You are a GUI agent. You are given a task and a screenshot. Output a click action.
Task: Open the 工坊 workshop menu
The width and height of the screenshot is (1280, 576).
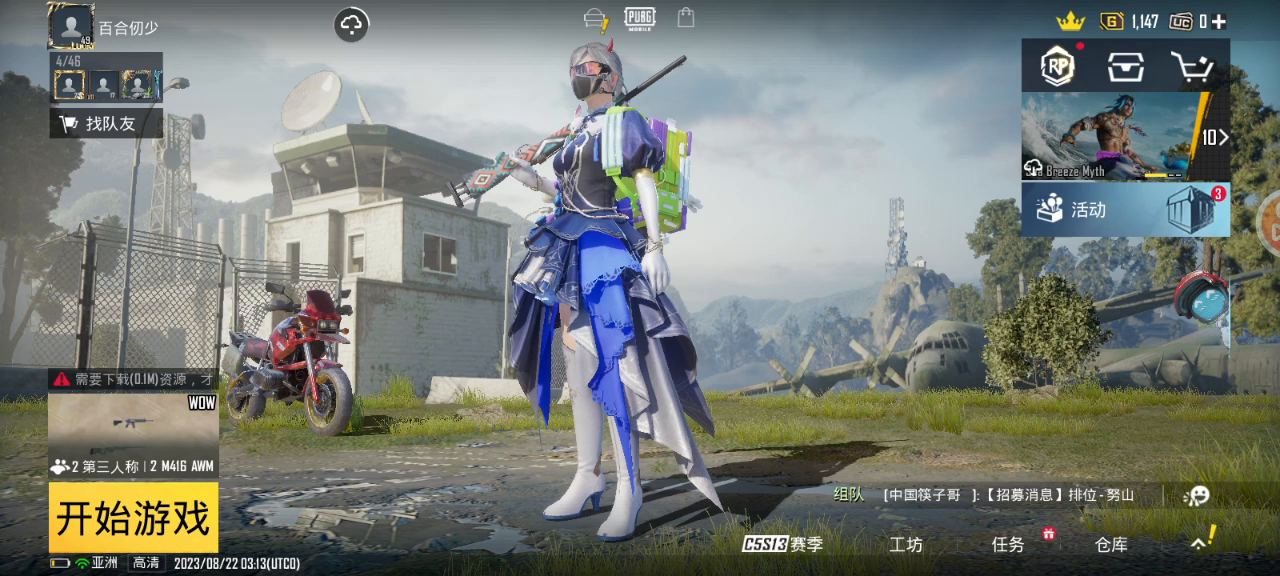click(x=906, y=544)
